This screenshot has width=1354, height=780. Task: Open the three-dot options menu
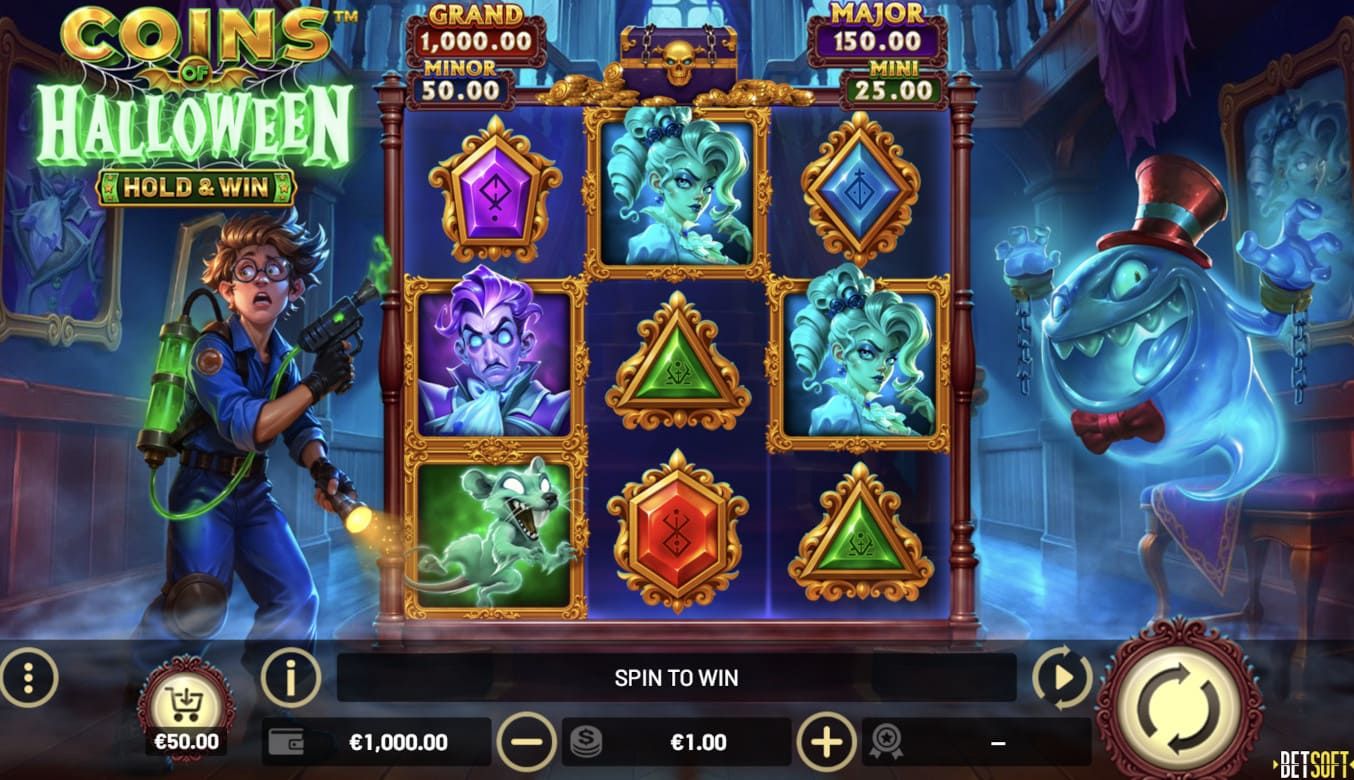tap(29, 678)
